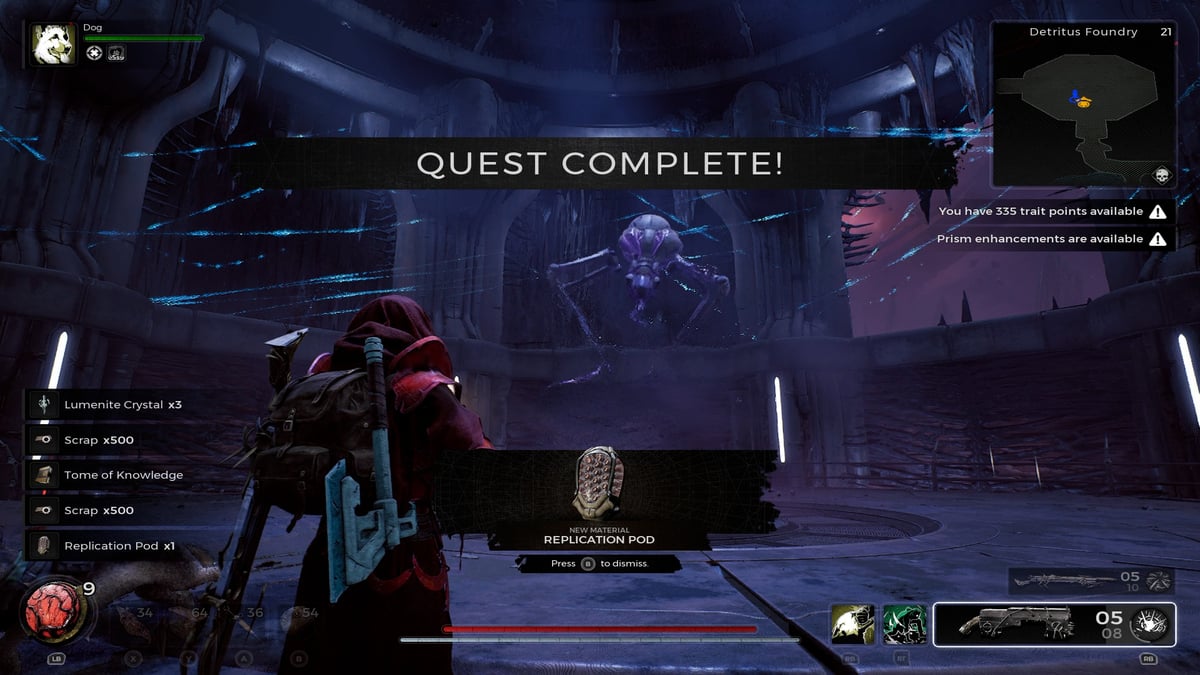Activate the yellow dog skill icon
The image size is (1200, 675).
[x=853, y=624]
